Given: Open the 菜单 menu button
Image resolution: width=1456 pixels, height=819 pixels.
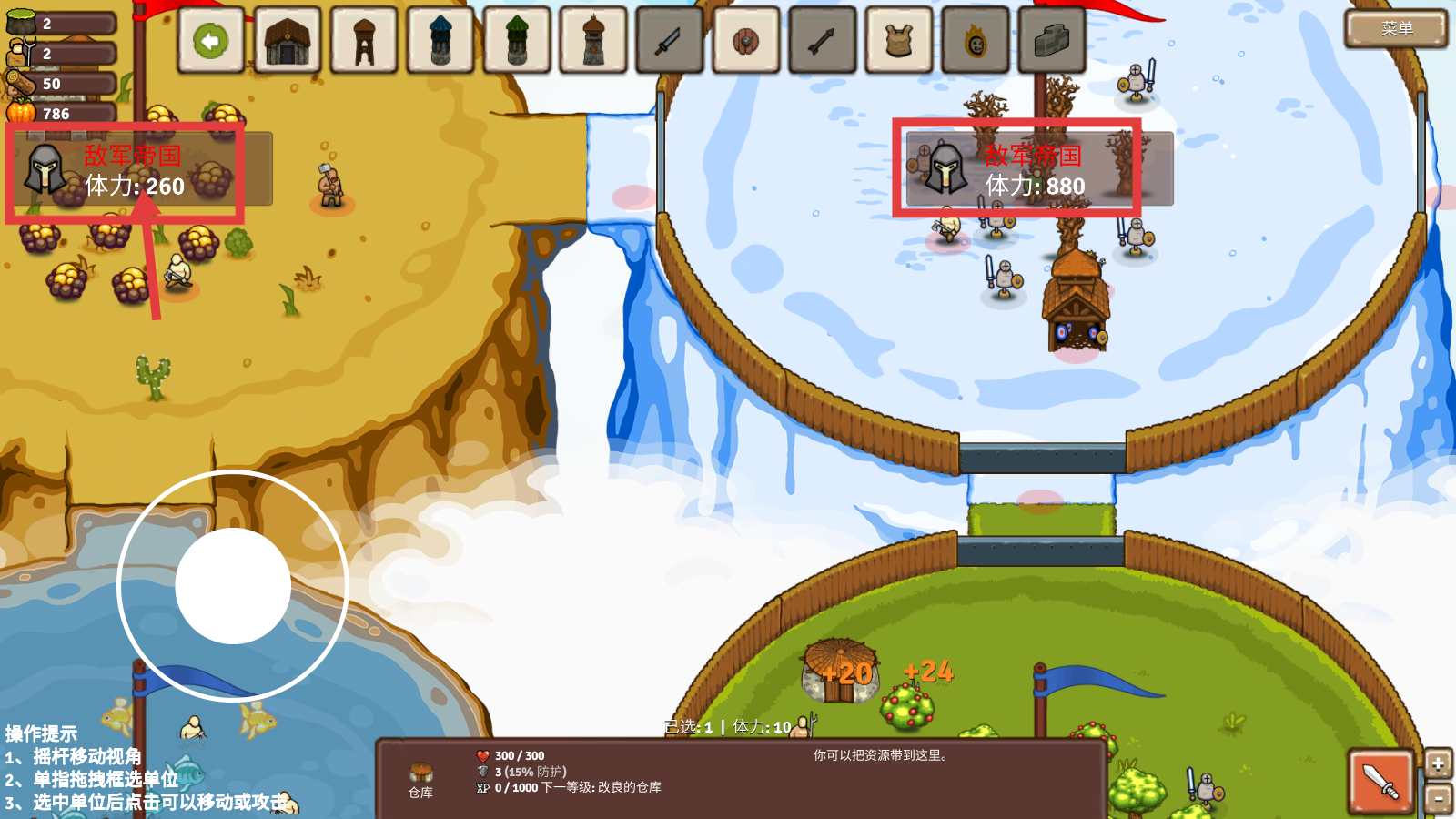Looking at the screenshot, I should (x=1396, y=29).
